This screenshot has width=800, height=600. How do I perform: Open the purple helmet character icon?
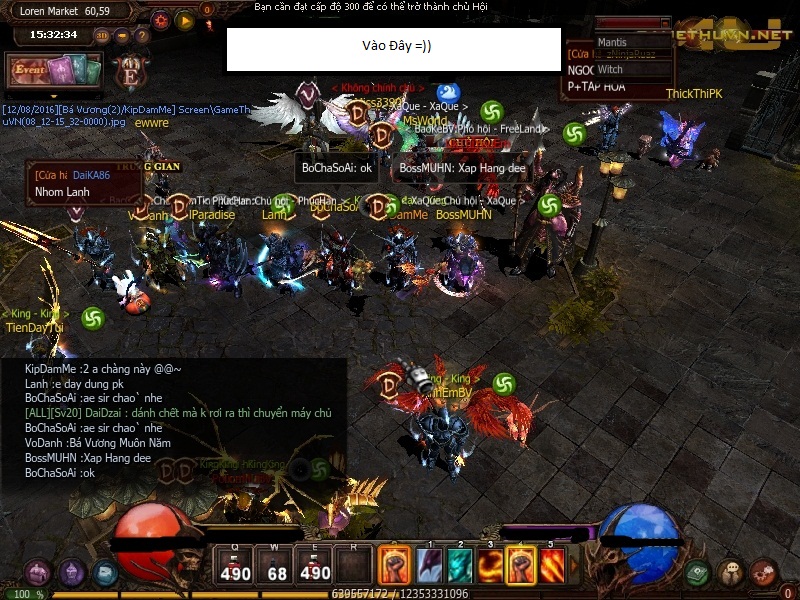pos(71,573)
